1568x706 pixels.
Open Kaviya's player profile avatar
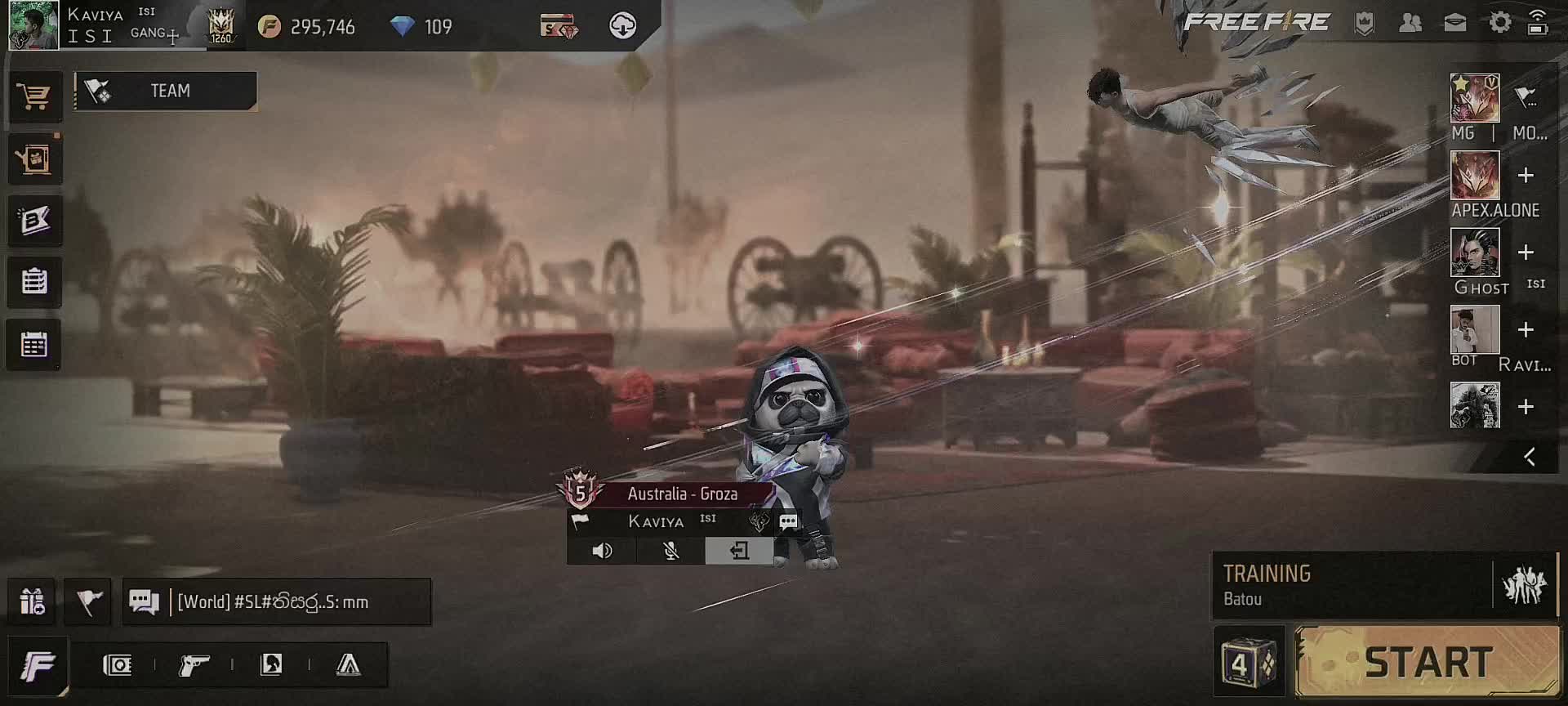33,25
